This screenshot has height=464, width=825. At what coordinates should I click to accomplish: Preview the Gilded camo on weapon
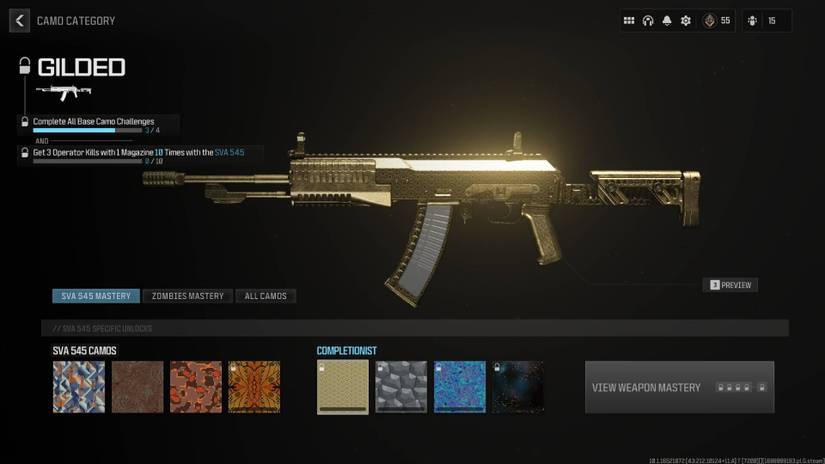(730, 285)
